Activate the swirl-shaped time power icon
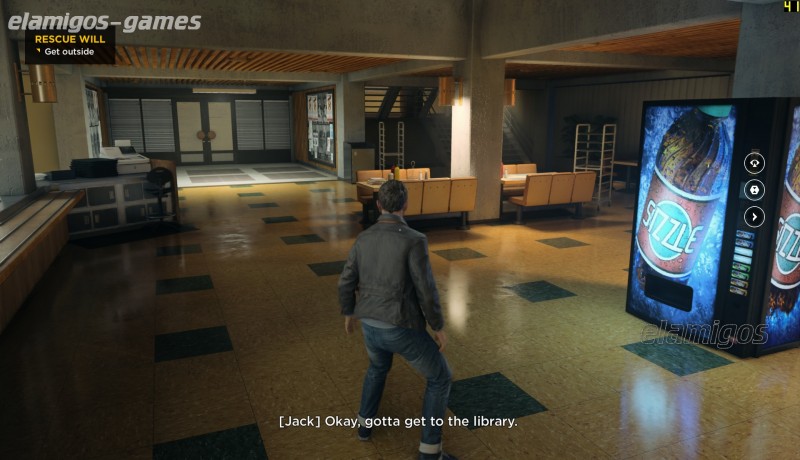 pos(754,162)
